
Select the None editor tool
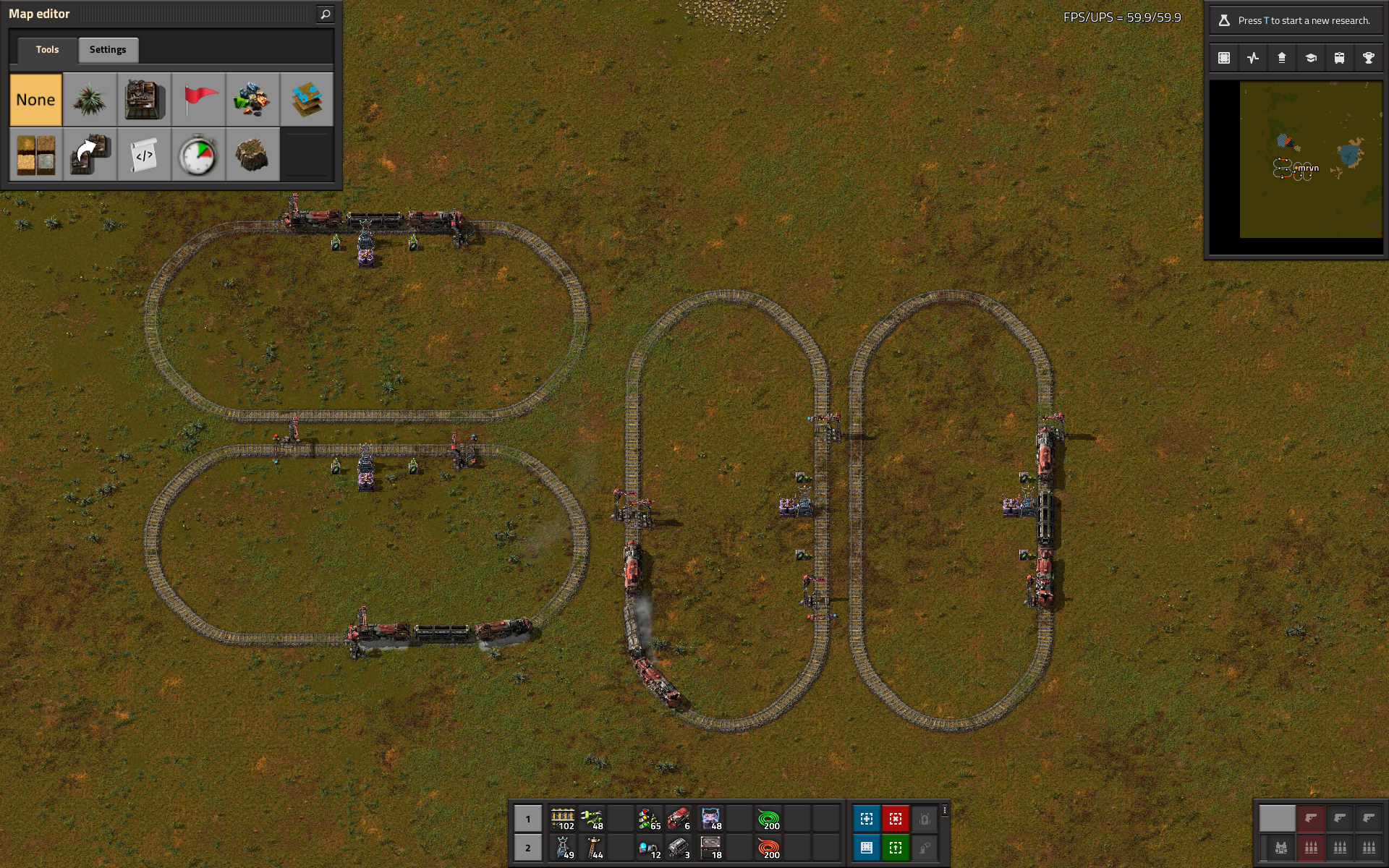pos(35,100)
